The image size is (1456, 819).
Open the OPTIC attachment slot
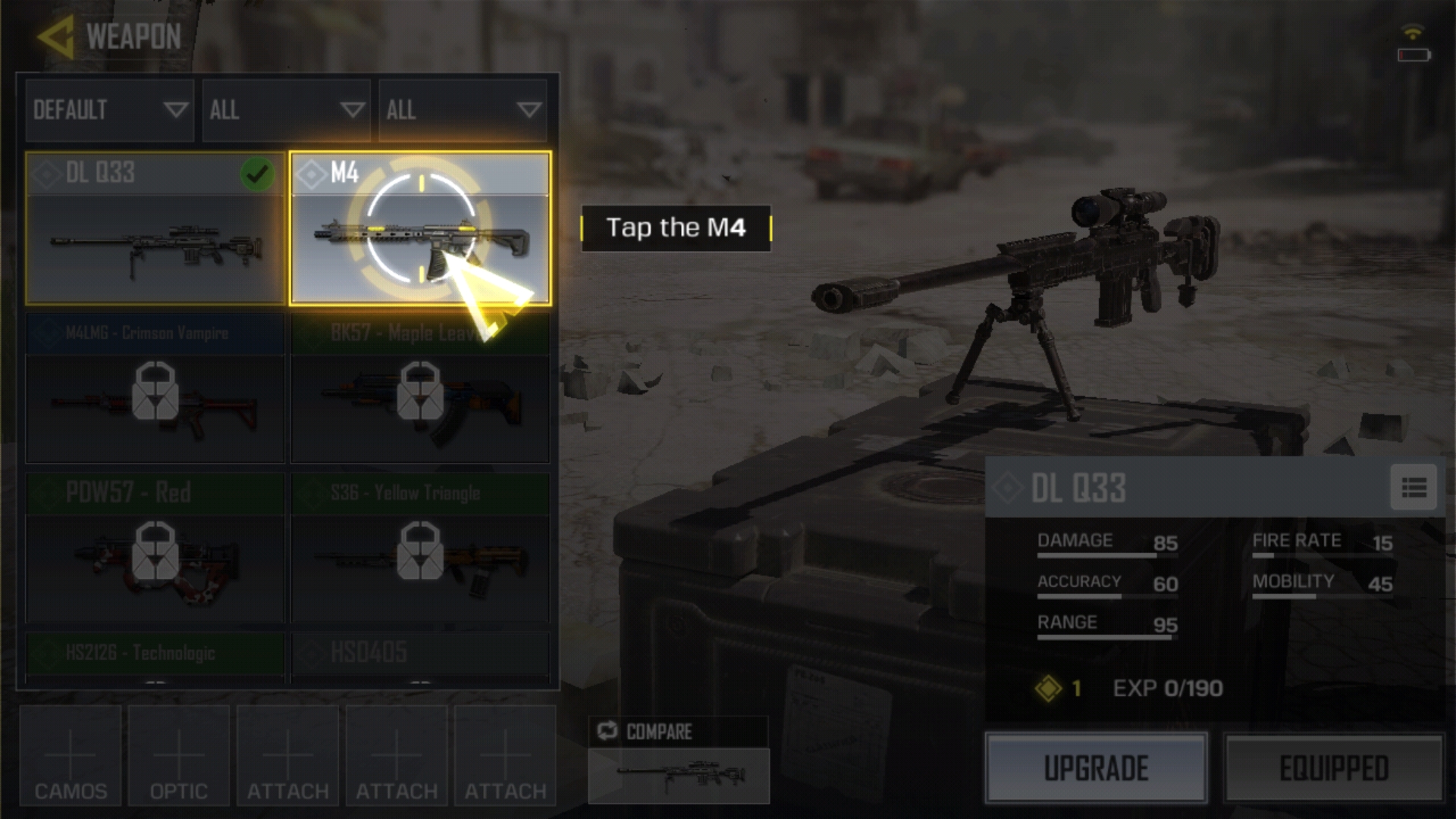click(179, 756)
